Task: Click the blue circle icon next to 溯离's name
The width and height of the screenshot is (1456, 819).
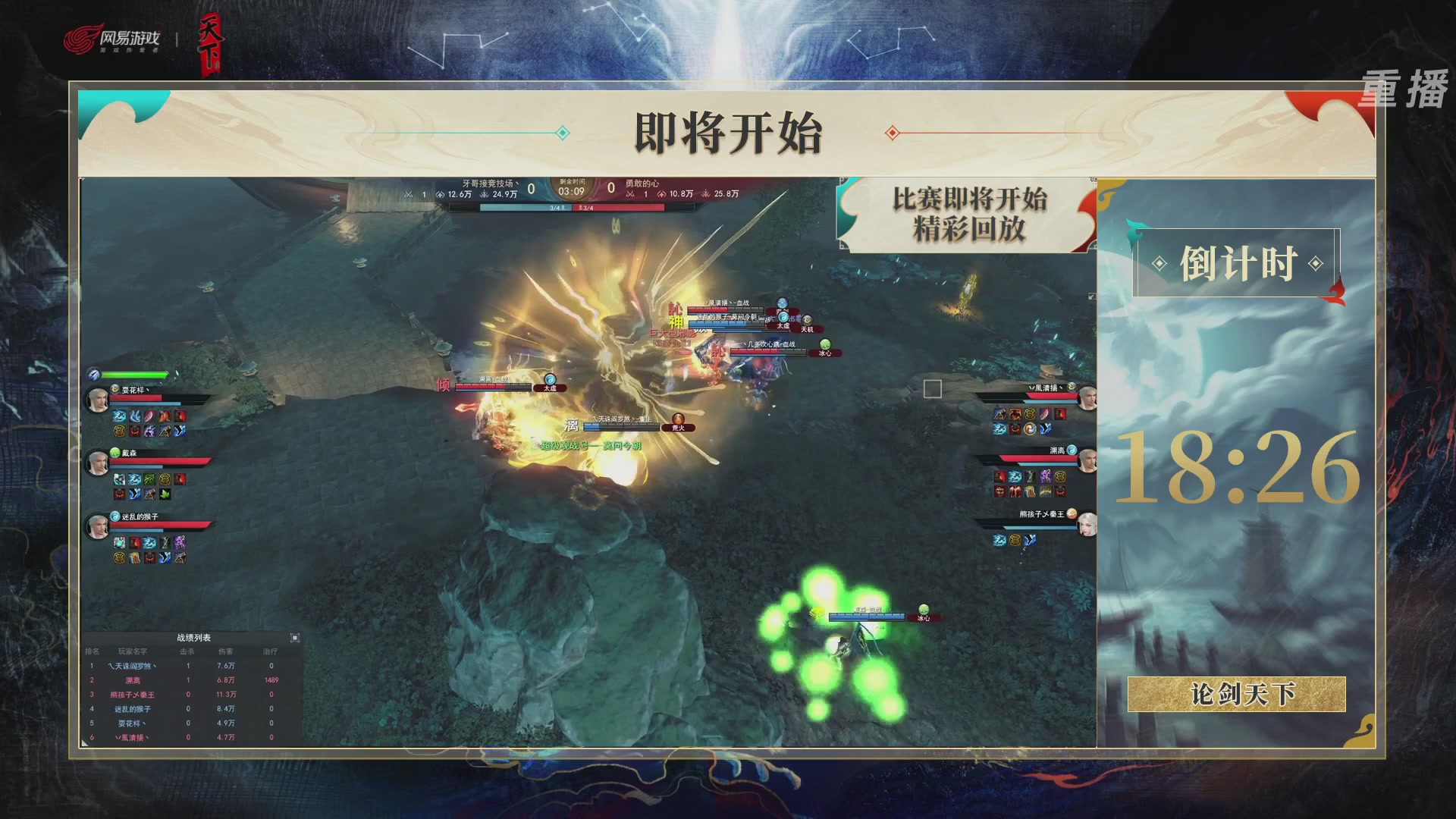Action: (x=1072, y=451)
